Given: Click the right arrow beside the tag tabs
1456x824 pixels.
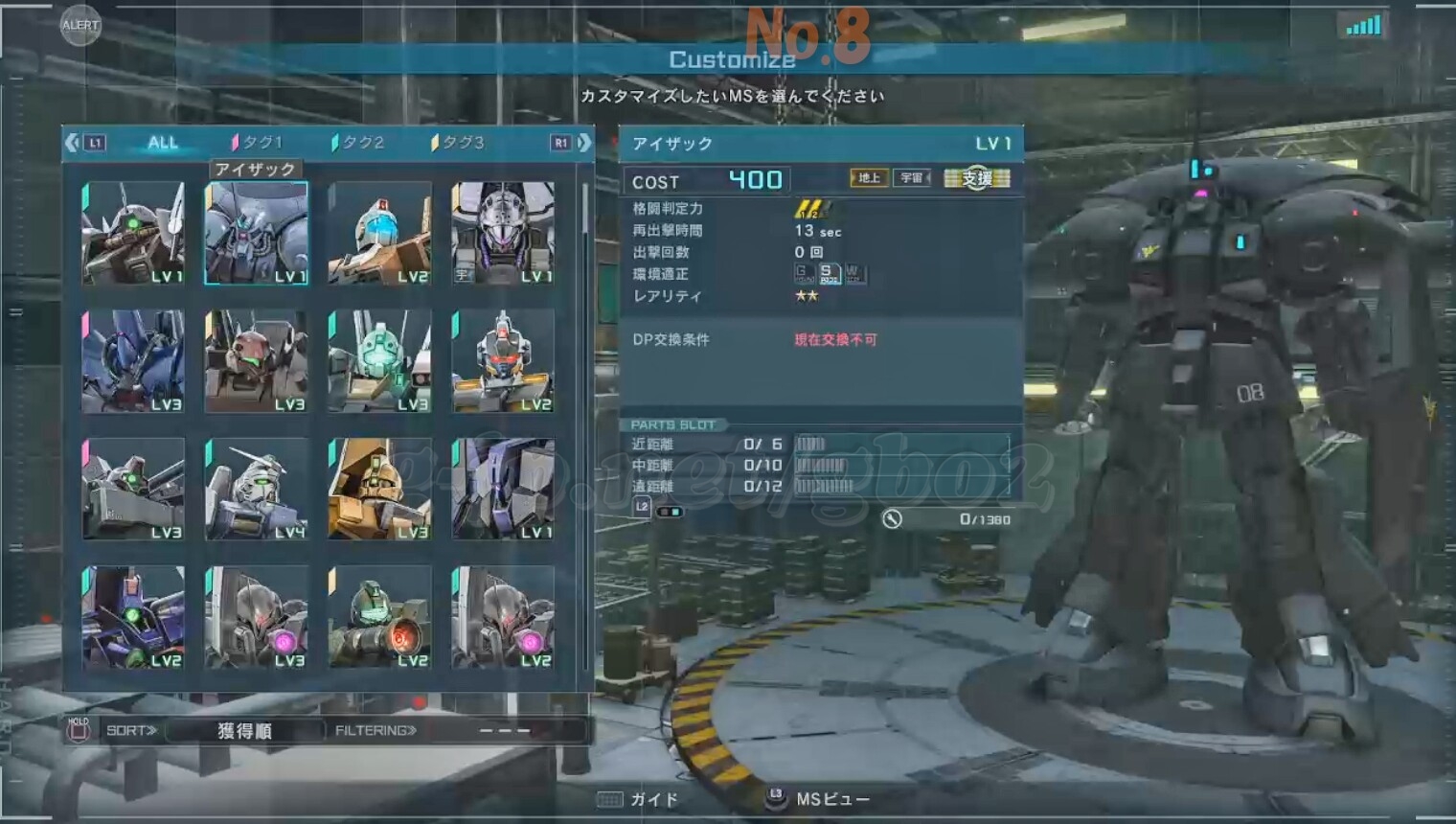Looking at the screenshot, I should tap(583, 143).
